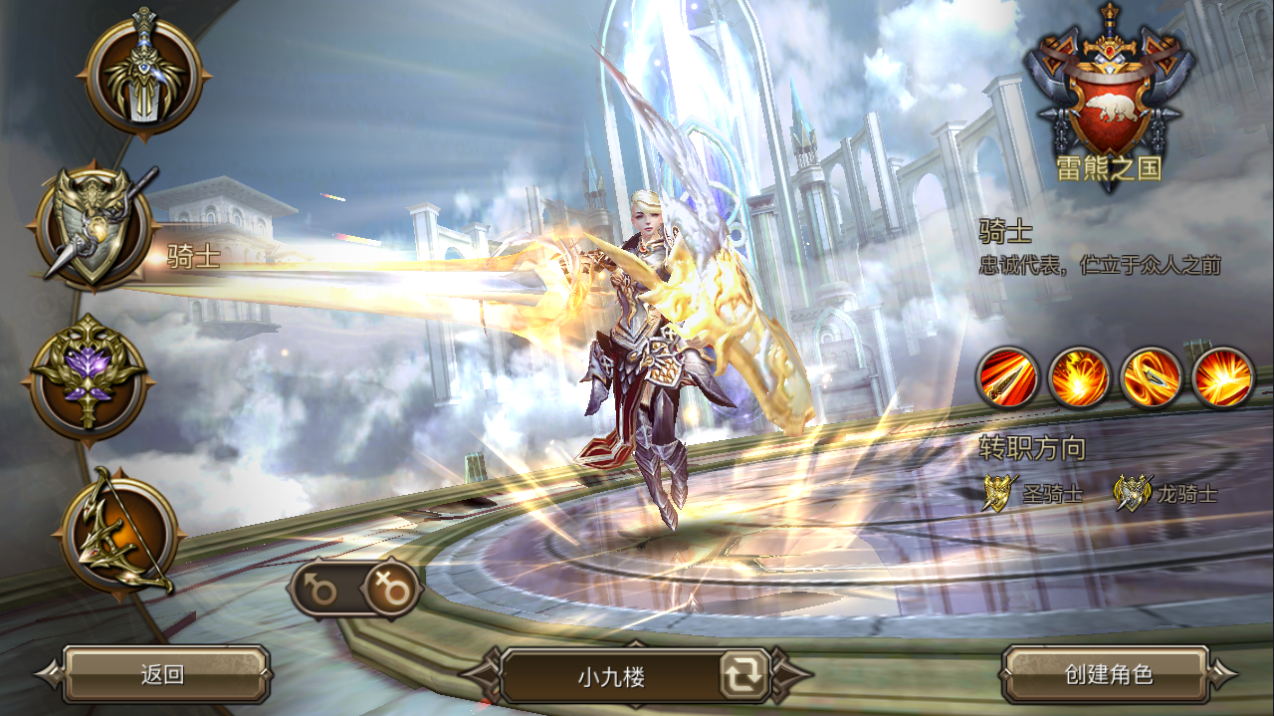
Task: Preview the spear thrust skill icon
Action: pyautogui.click(x=1007, y=377)
